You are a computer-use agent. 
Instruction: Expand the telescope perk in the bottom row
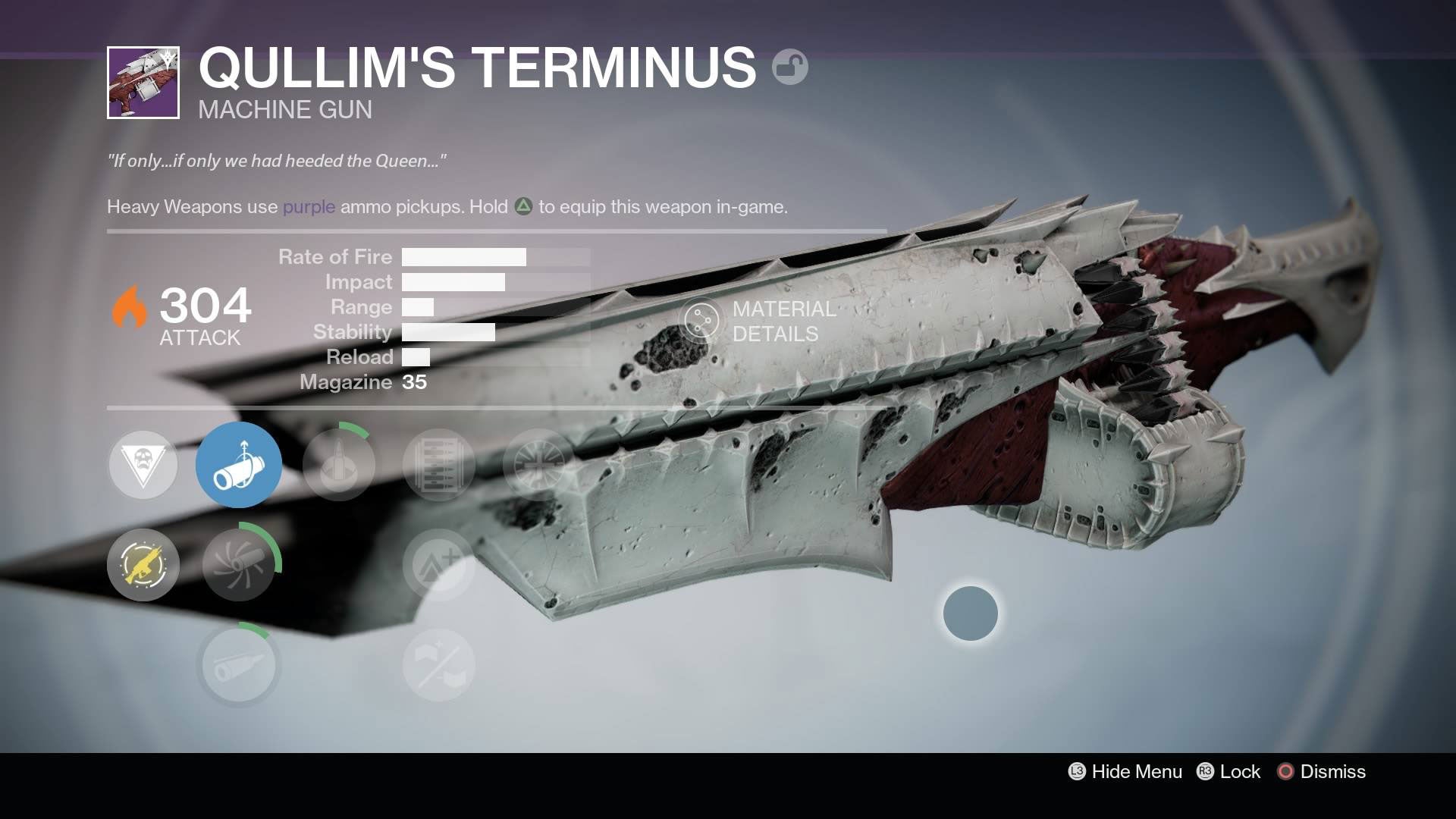pyautogui.click(x=239, y=665)
